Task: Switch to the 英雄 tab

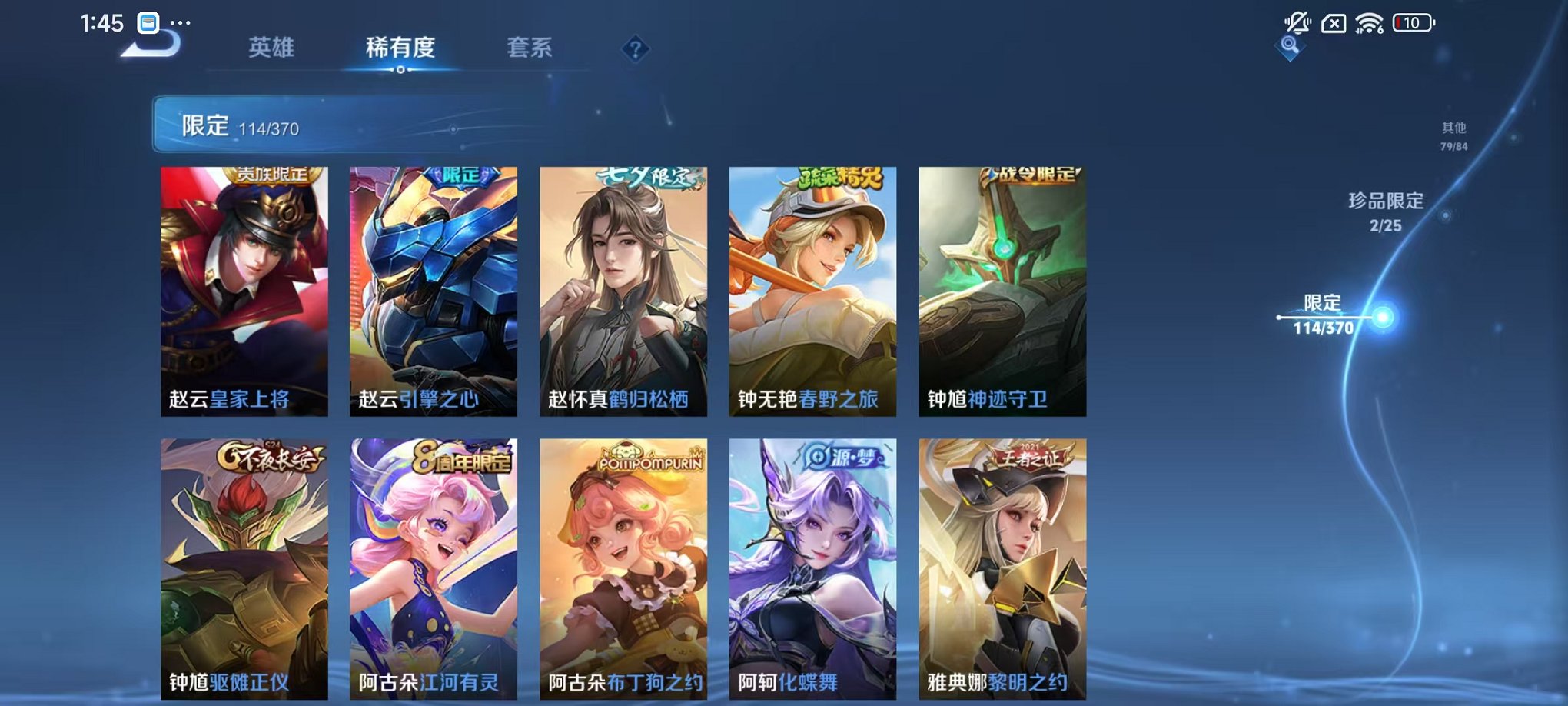Action: (x=271, y=48)
